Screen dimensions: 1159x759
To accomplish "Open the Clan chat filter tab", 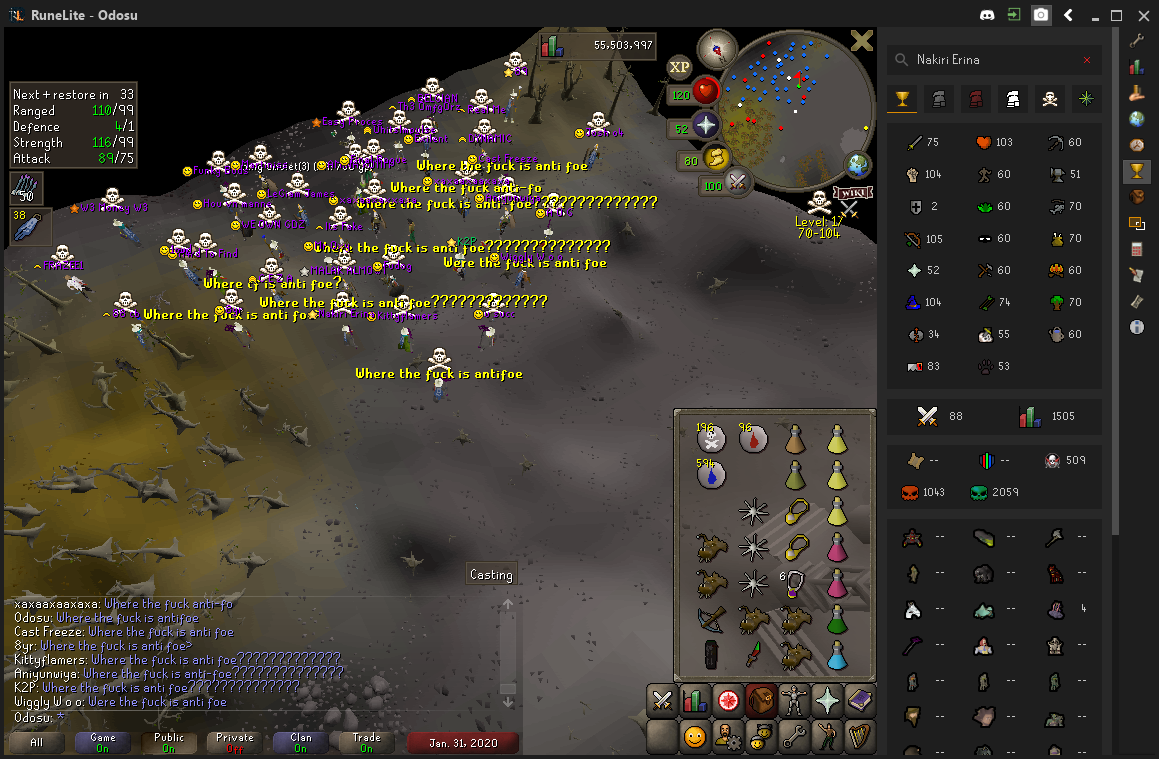I will [300, 742].
